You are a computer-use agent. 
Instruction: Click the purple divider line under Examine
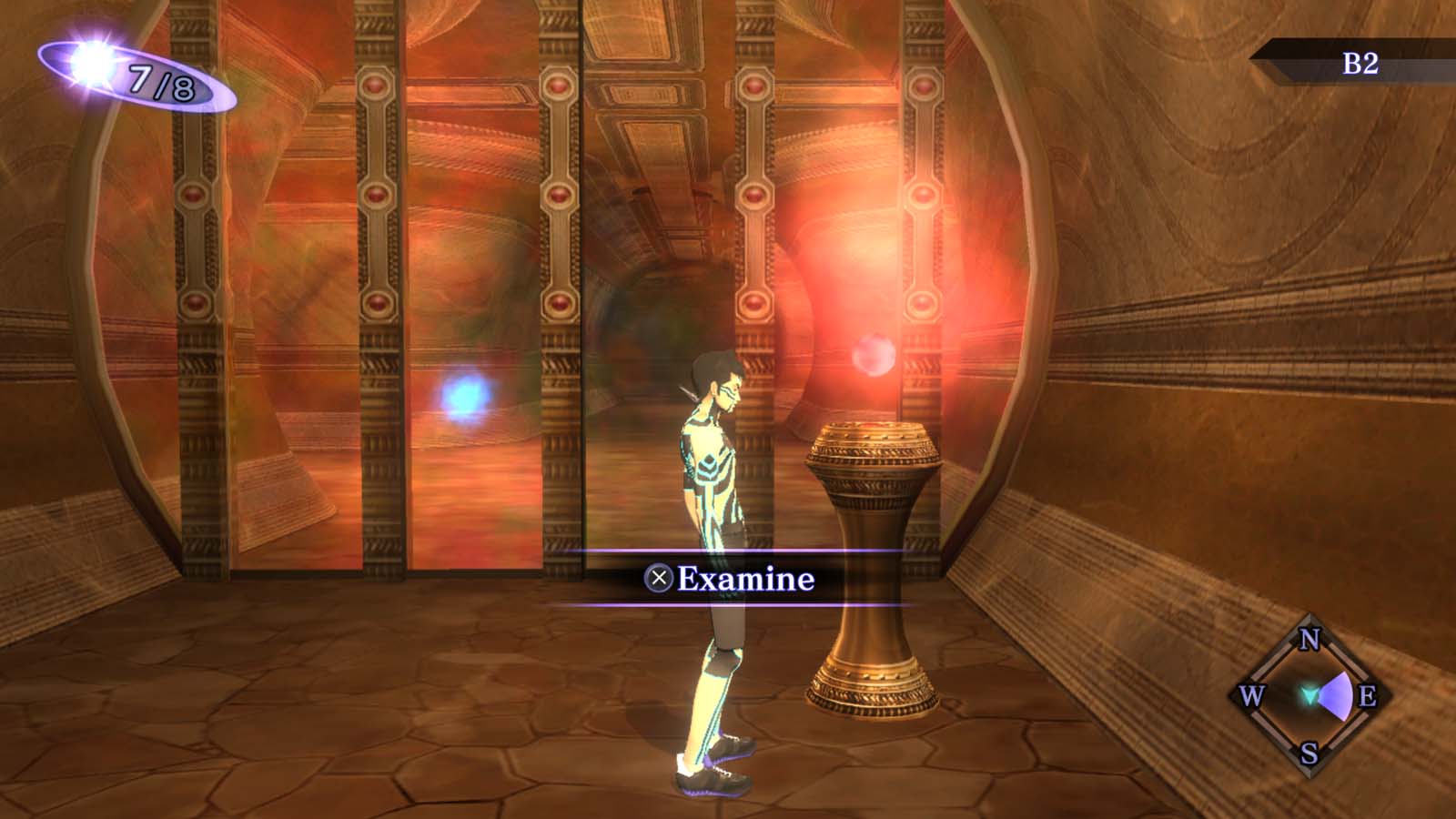point(737,602)
